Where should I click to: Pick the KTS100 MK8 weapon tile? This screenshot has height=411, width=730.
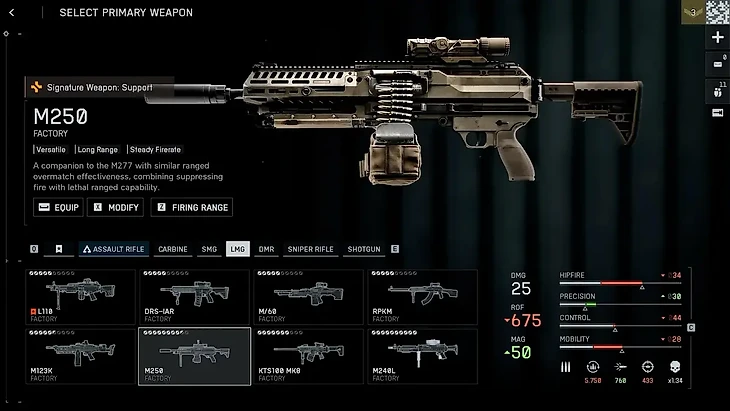point(307,355)
